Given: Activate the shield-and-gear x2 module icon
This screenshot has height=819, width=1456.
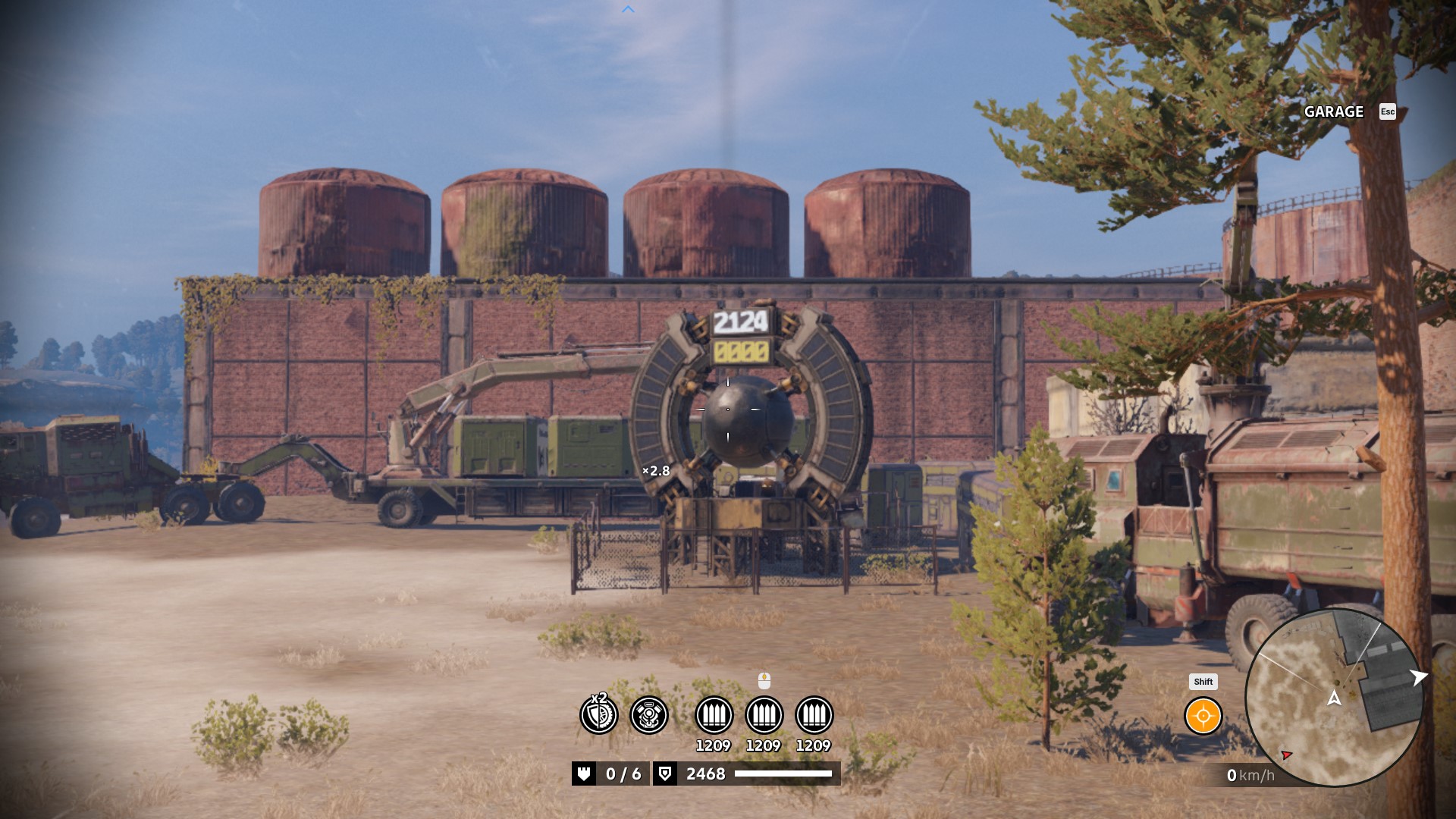Looking at the screenshot, I should [599, 714].
